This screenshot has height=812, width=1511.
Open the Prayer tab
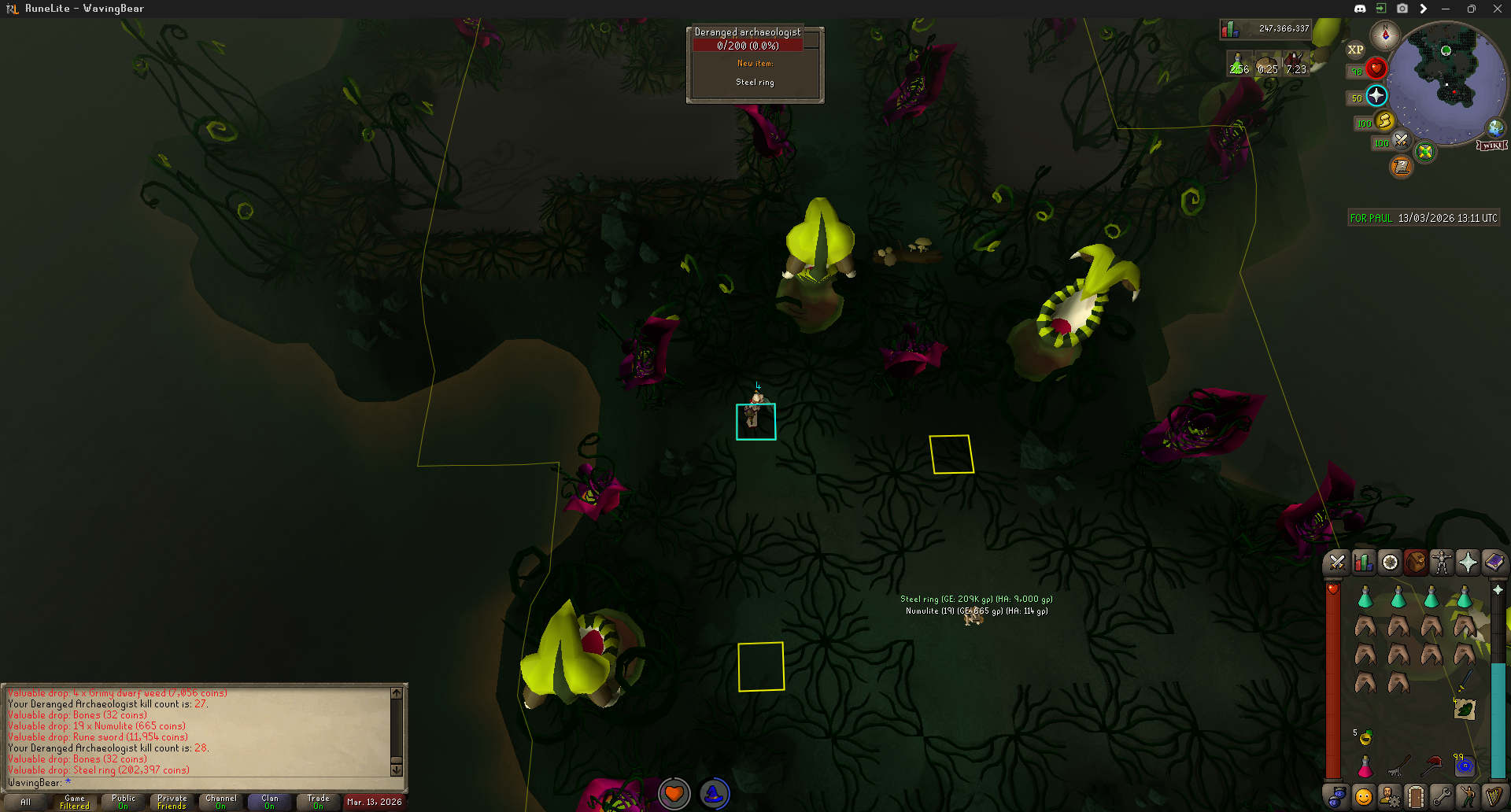tap(1468, 563)
